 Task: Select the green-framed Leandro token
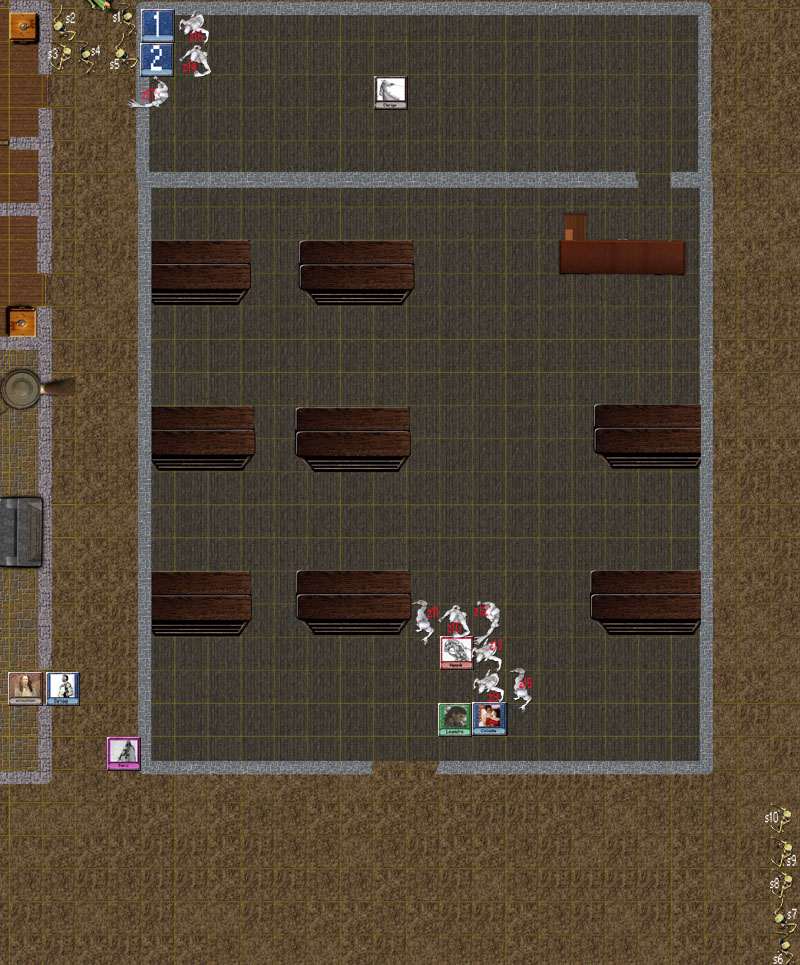(x=454, y=719)
